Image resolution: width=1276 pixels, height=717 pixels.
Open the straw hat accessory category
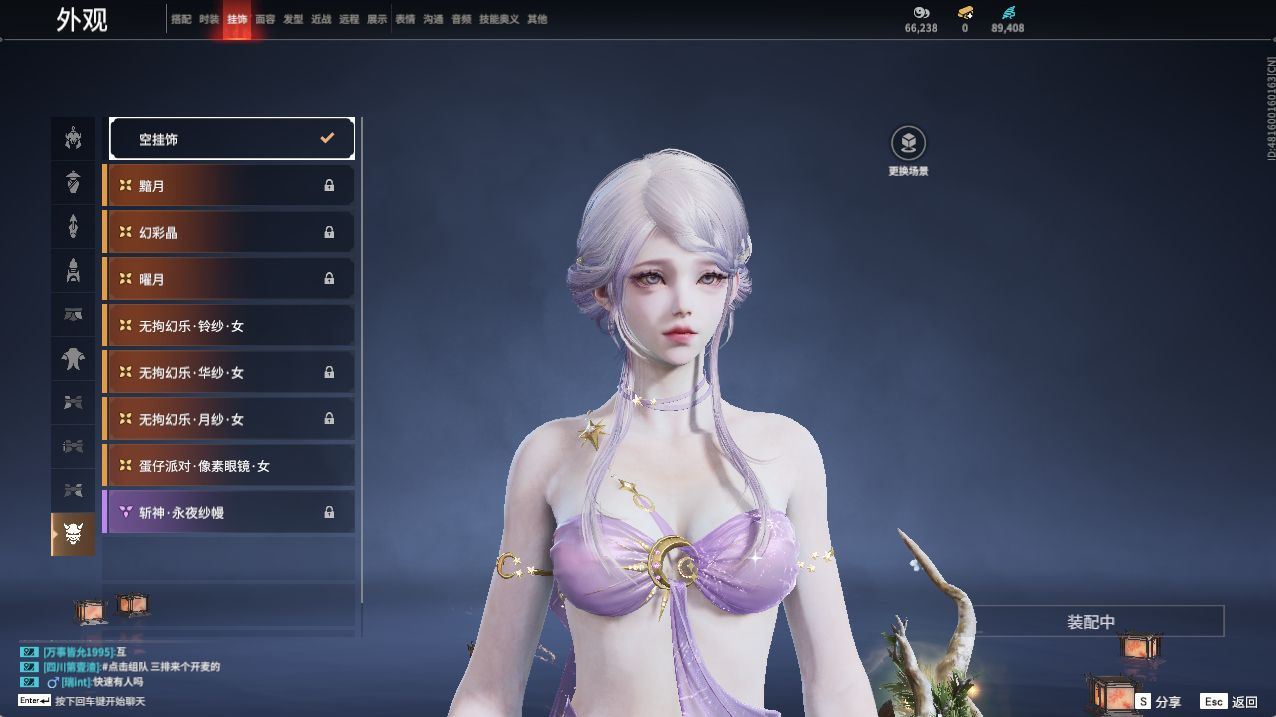[73, 183]
